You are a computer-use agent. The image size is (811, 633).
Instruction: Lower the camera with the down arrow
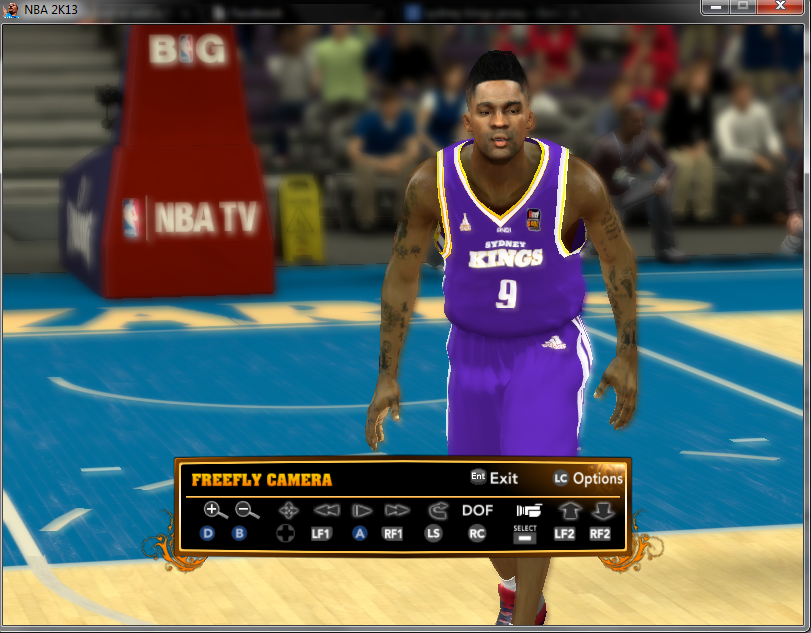[600, 510]
